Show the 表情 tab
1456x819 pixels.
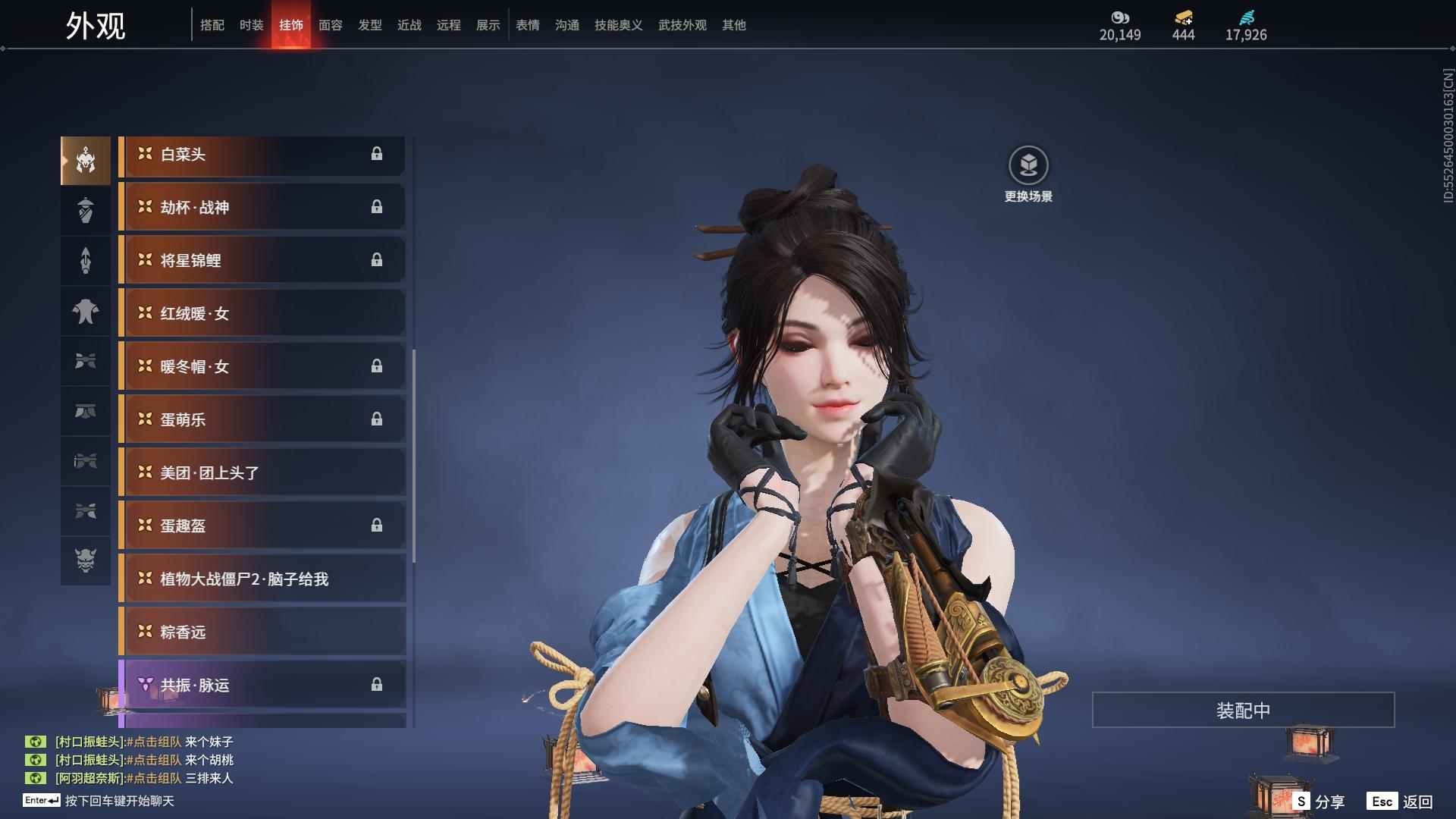528,25
